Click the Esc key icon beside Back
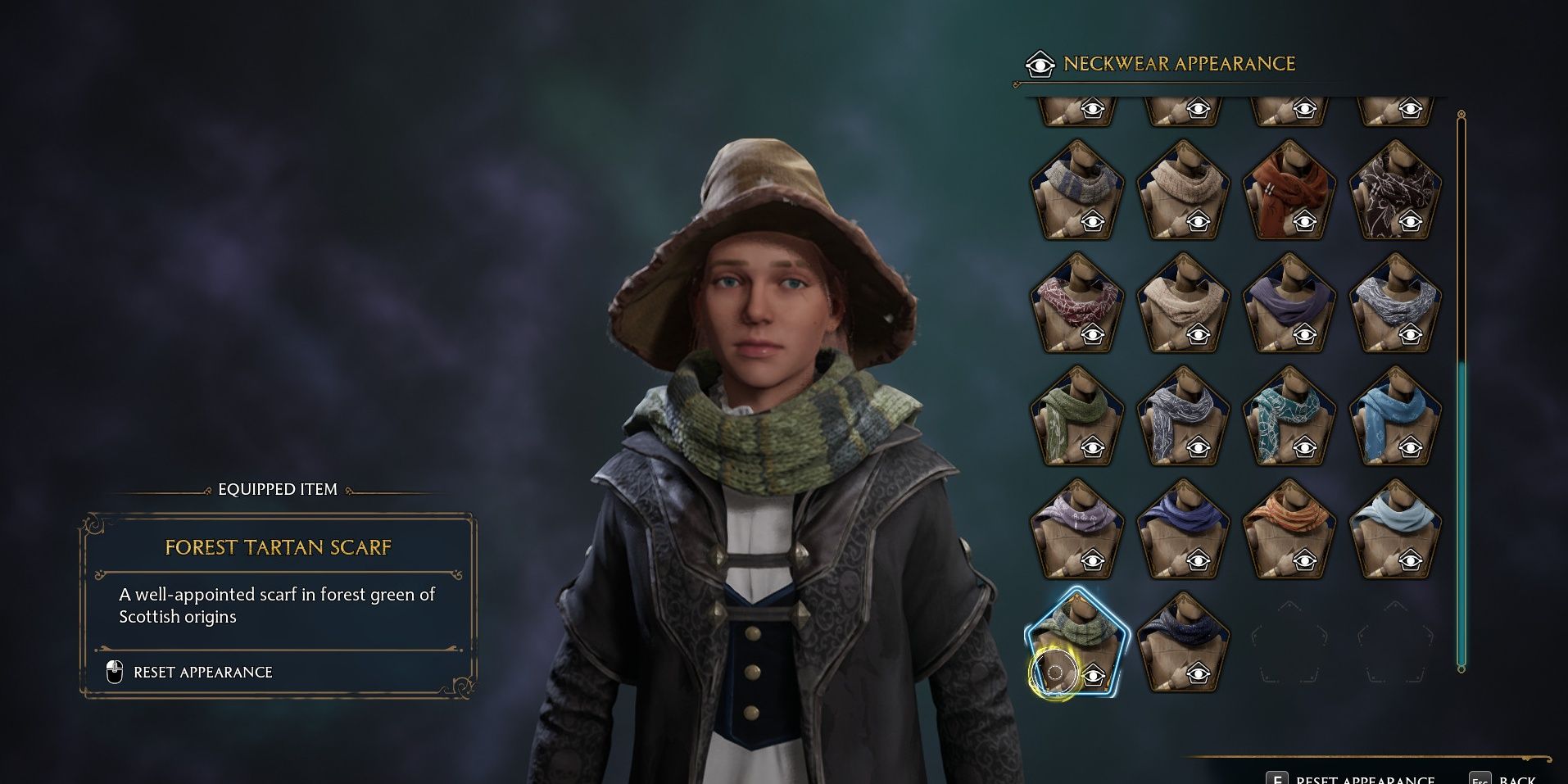Image resolution: width=1568 pixels, height=784 pixels. [x=1480, y=778]
